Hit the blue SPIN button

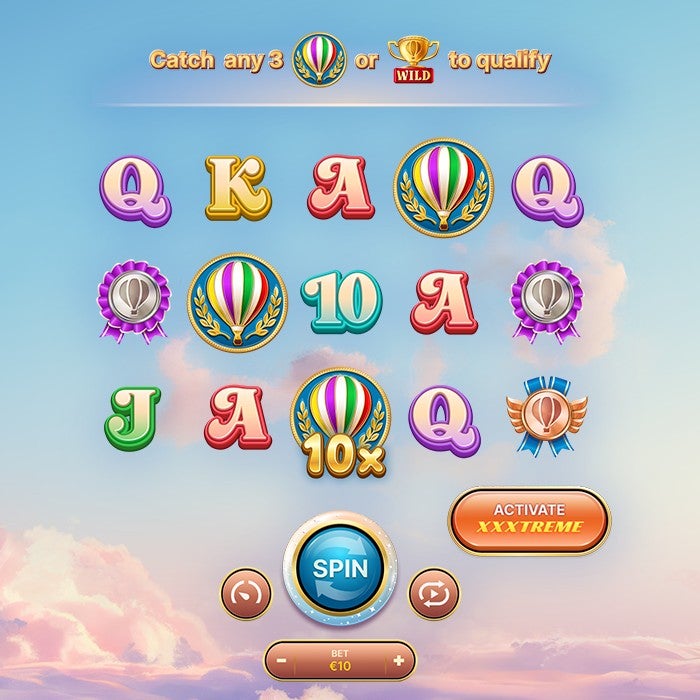click(x=340, y=568)
